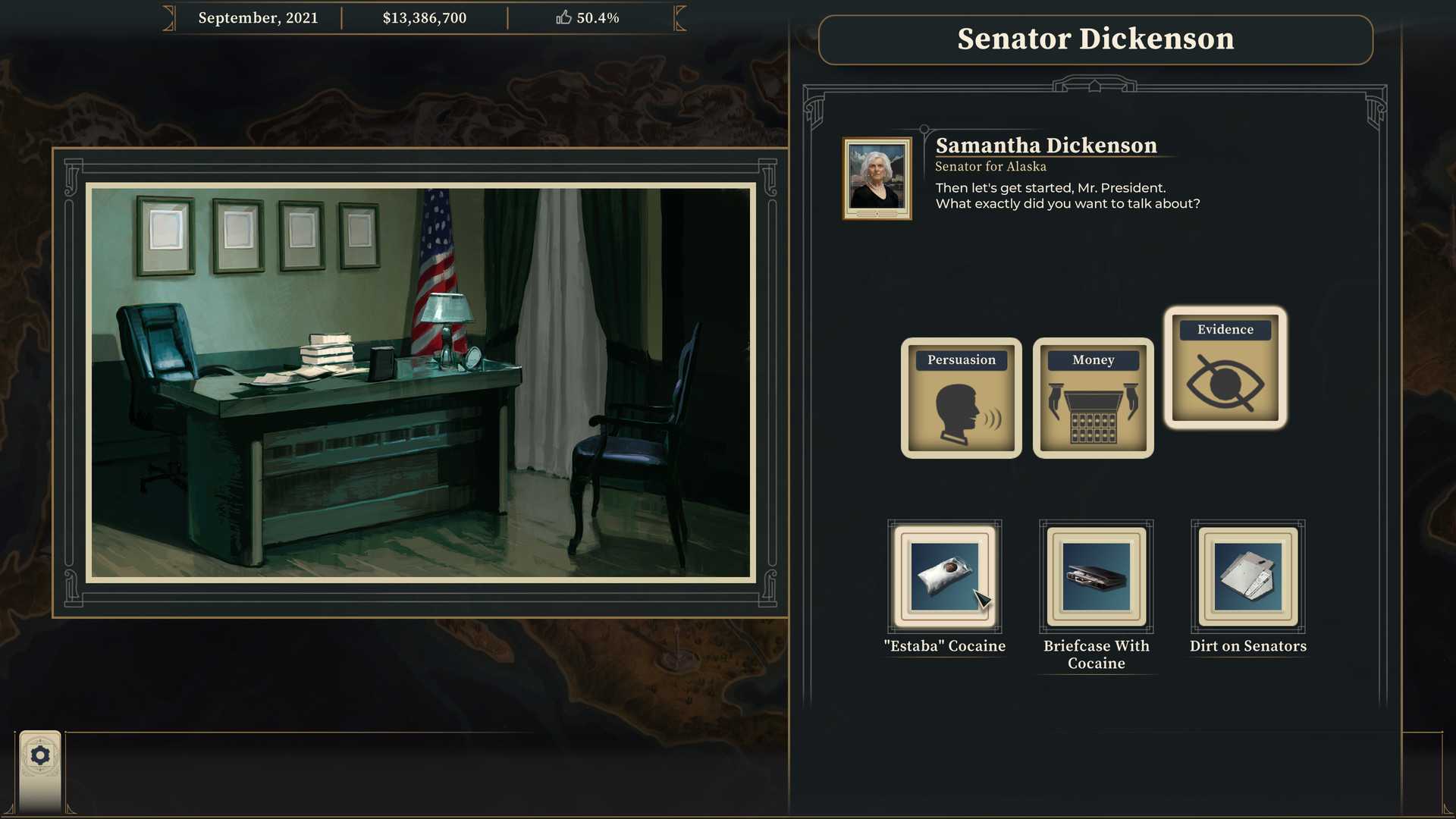
Task: Select the Persuasion approach icon
Action: 961,398
